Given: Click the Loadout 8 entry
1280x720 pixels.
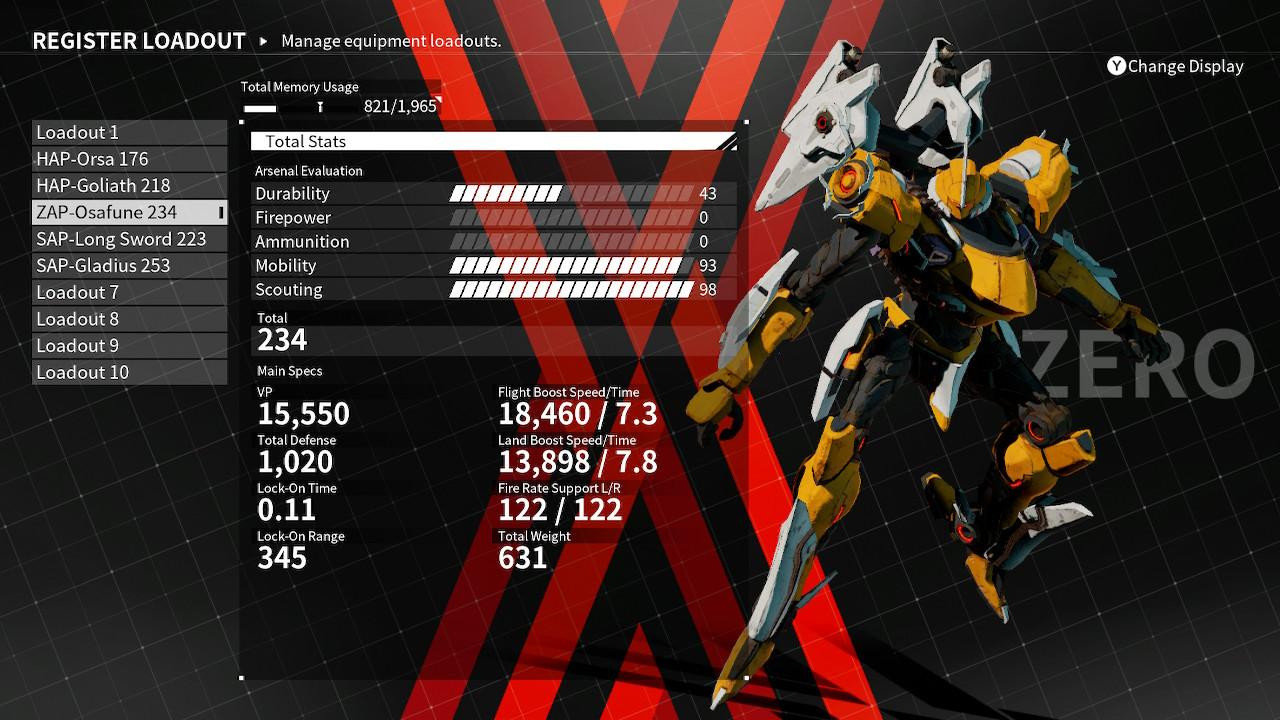Looking at the screenshot, I should point(129,319).
